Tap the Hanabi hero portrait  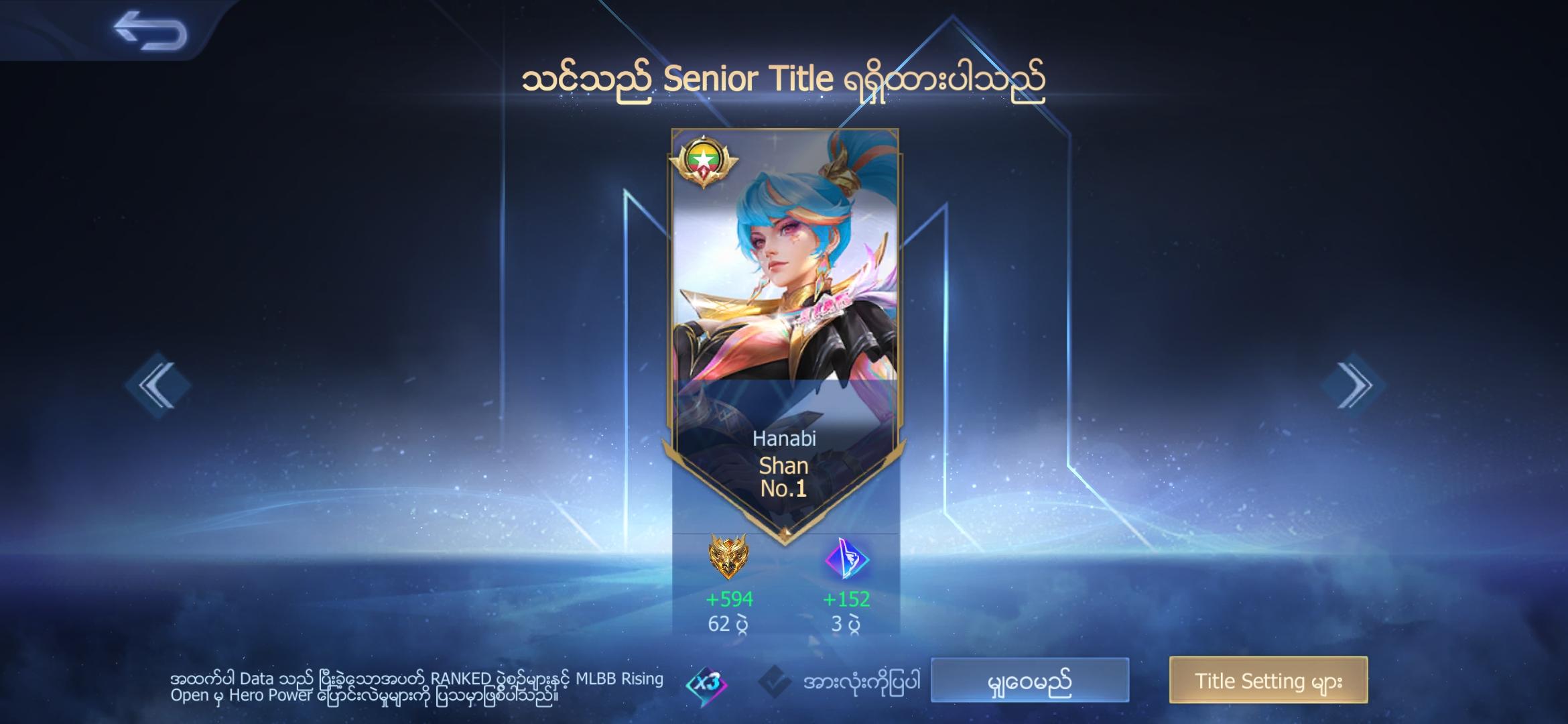(784, 268)
